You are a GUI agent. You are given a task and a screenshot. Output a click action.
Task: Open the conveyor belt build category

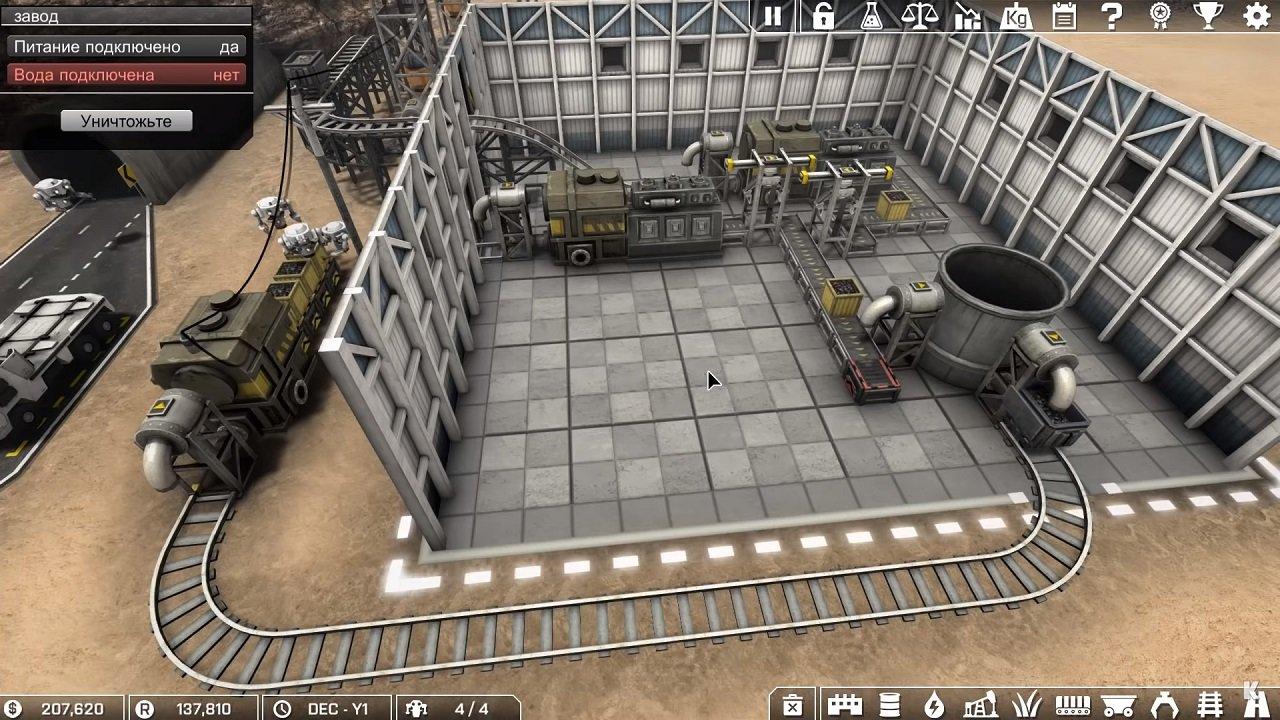point(1071,705)
